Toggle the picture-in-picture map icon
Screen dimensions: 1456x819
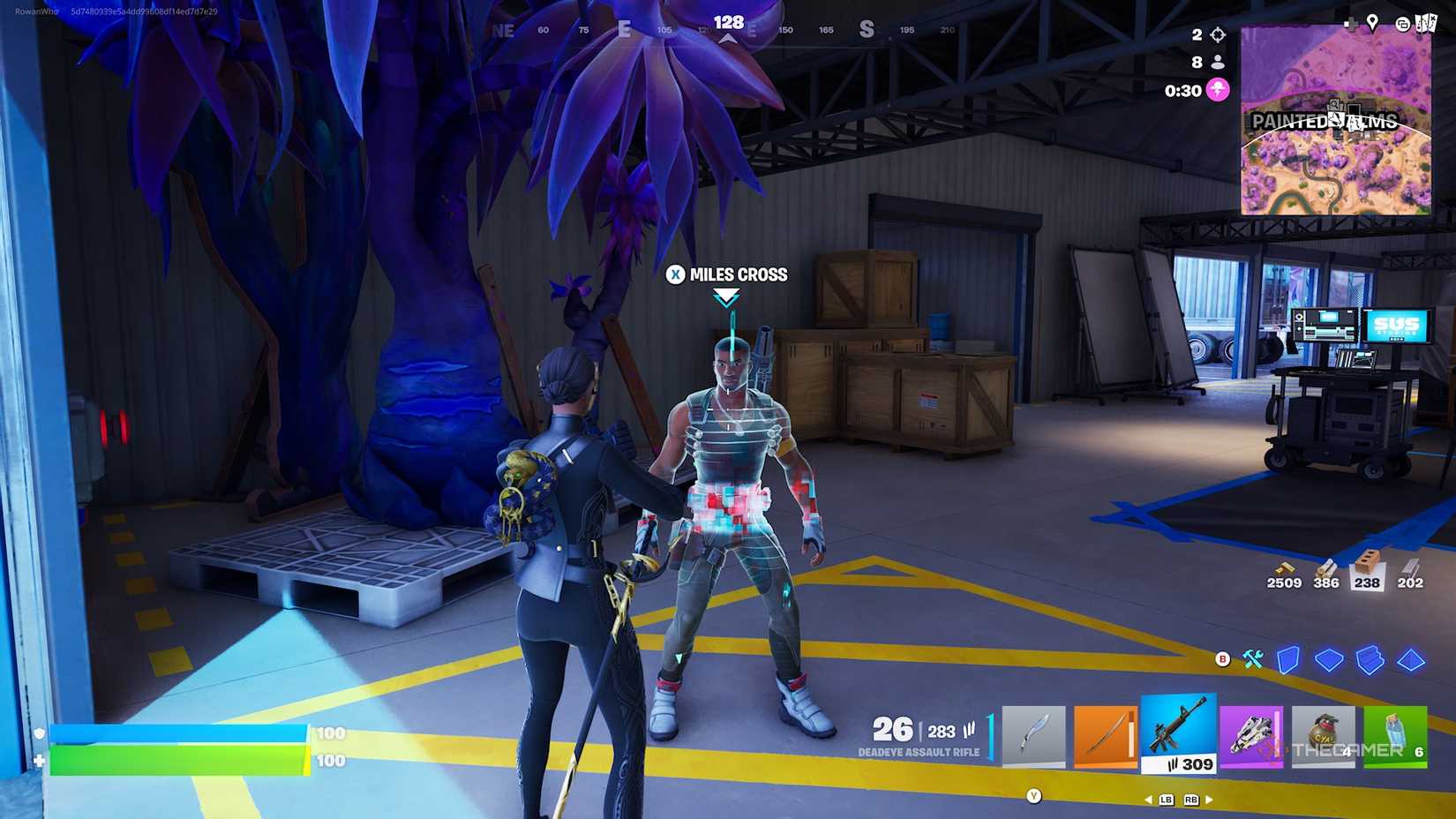point(1403,25)
